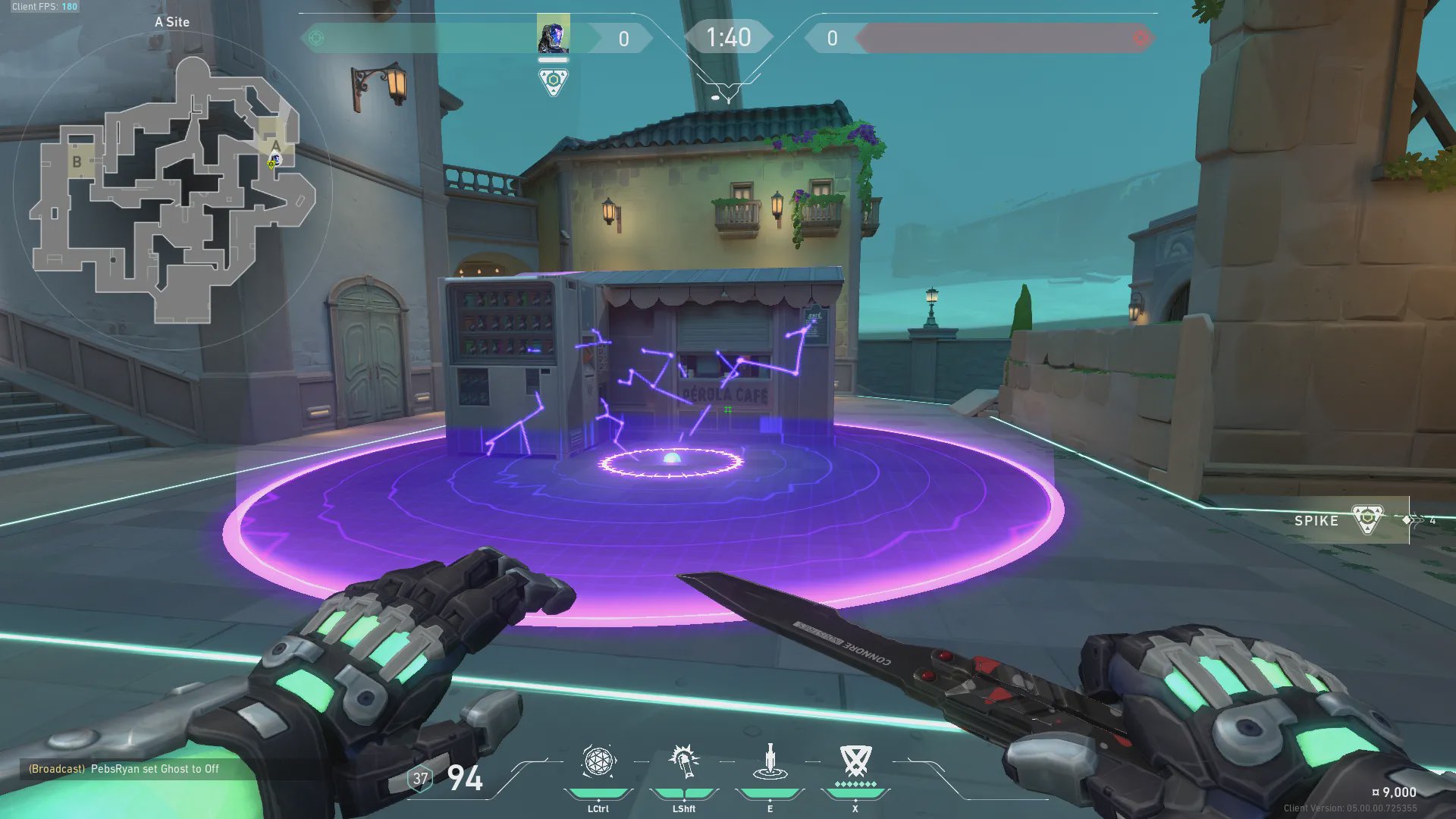
Task: Activate the ZERO/point knife ability icon
Action: [770, 762]
